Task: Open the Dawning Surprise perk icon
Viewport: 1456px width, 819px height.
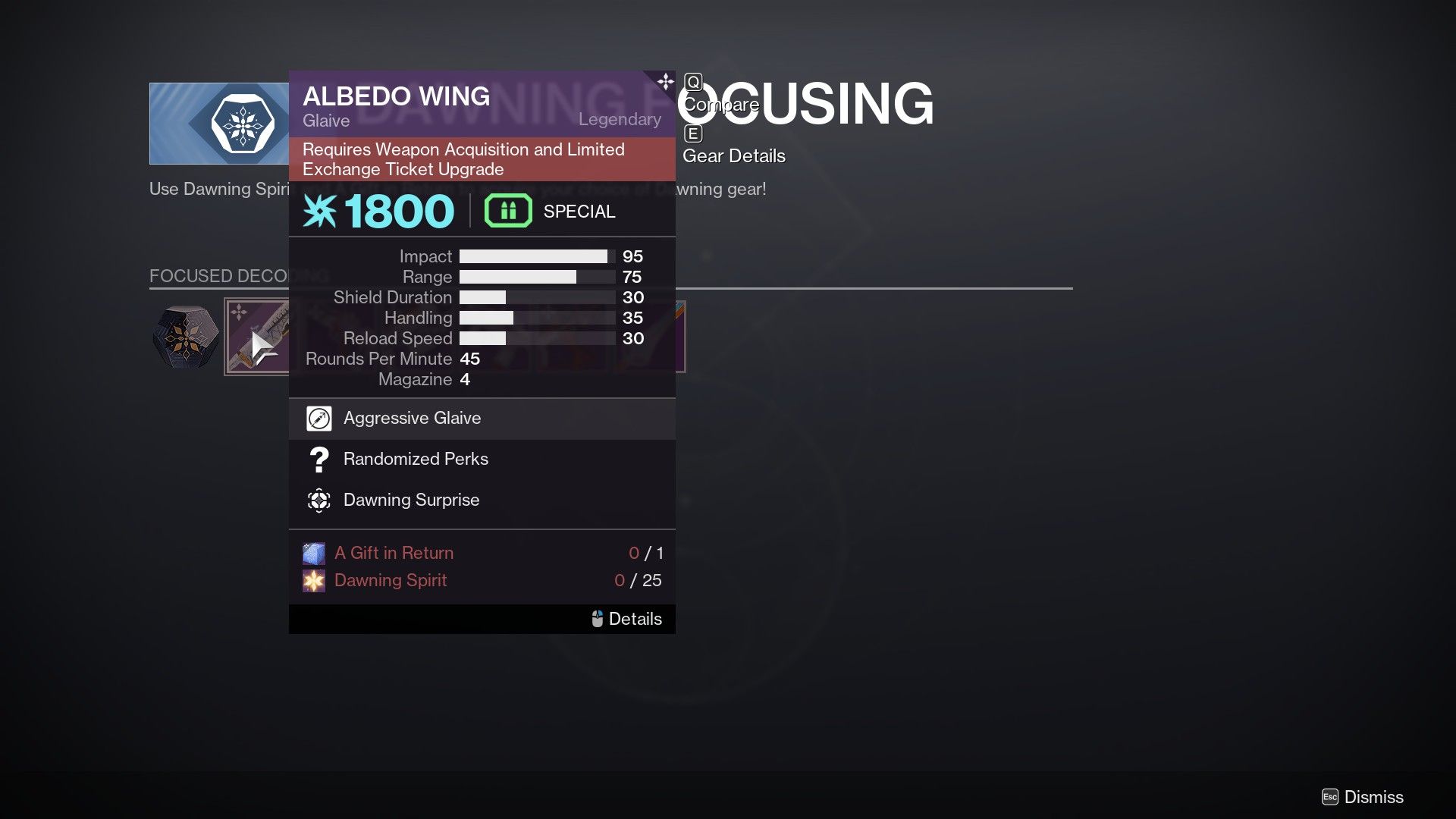Action: (x=319, y=500)
